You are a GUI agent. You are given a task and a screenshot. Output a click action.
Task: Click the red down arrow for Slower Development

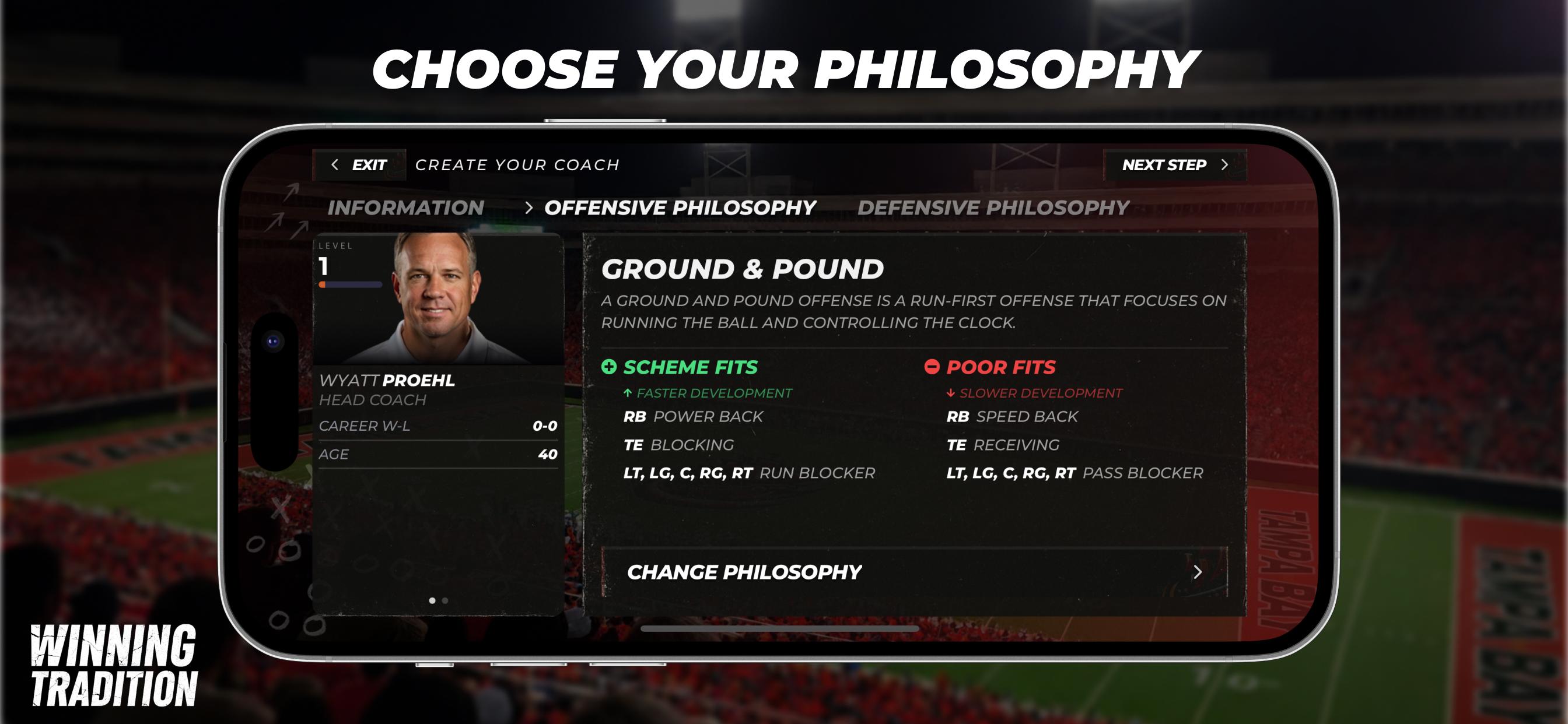point(950,392)
